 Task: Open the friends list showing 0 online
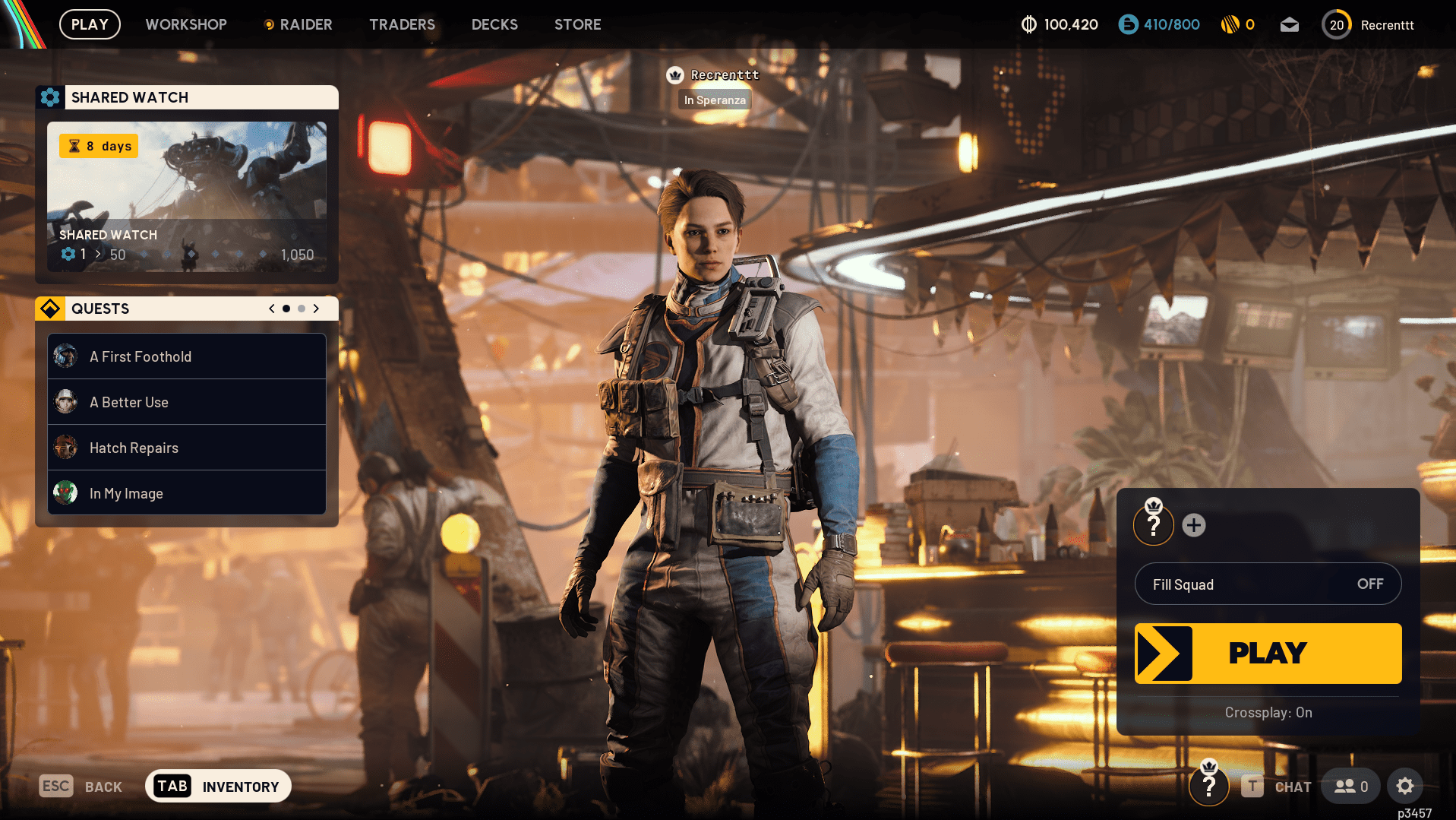pyautogui.click(x=1350, y=786)
